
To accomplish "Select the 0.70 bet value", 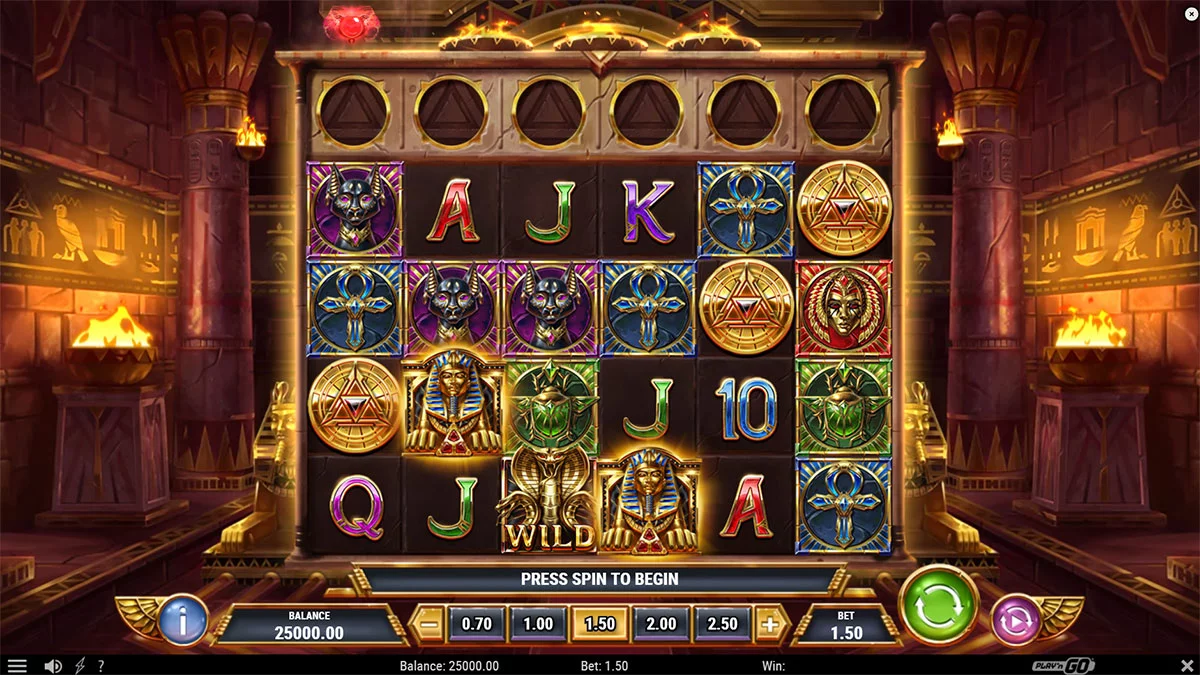I will tap(477, 624).
